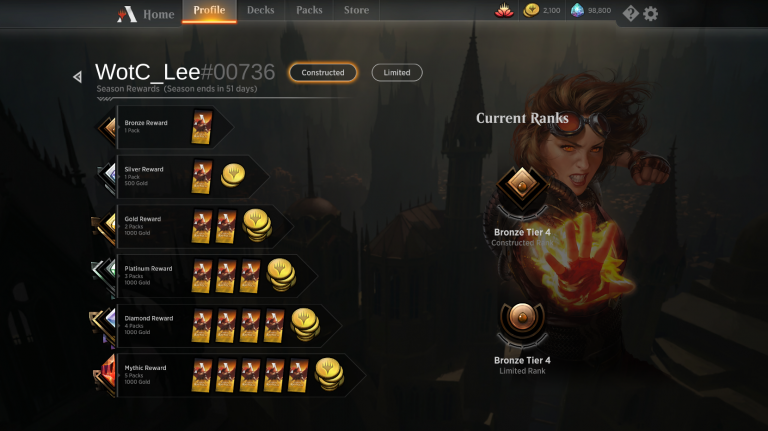Select the Bronze Reward row
This screenshot has height=431, width=768.
(x=165, y=126)
